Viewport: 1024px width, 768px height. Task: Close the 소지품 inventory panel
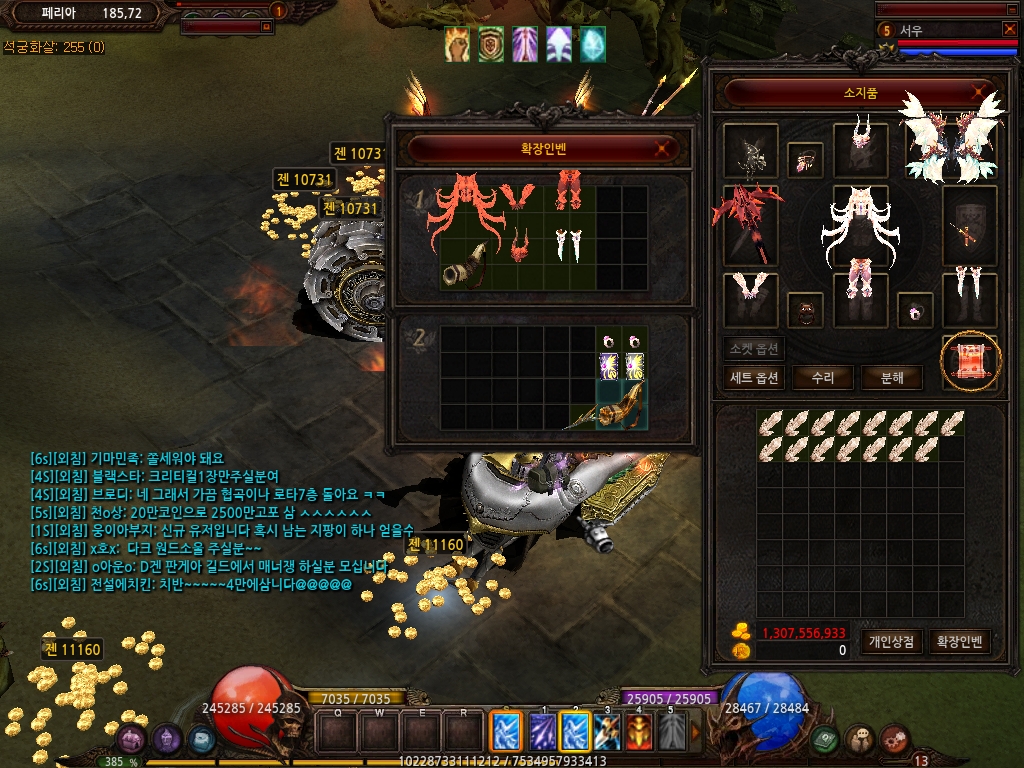coord(978,93)
